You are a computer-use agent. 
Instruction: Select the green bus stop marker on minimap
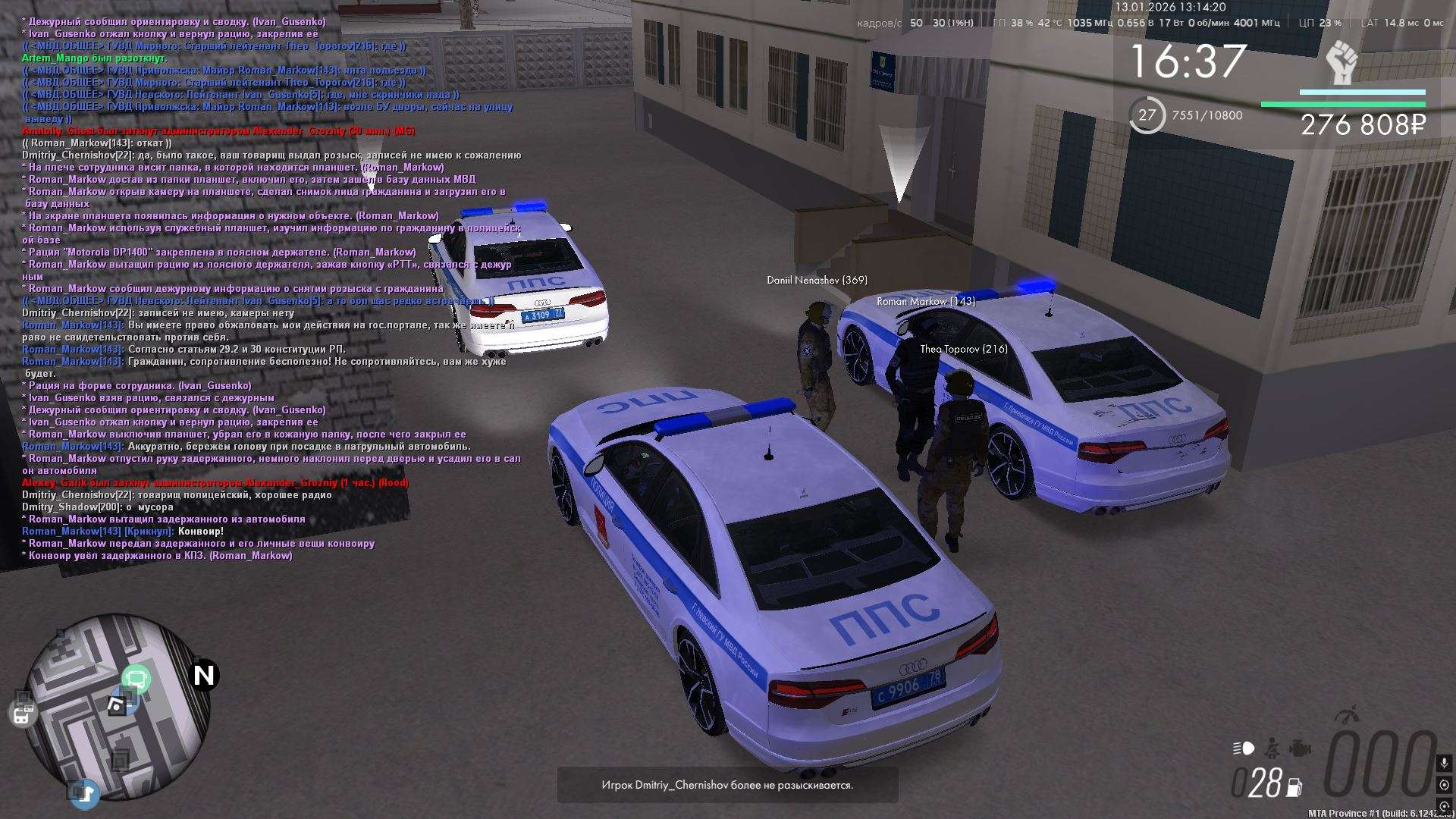point(136,679)
